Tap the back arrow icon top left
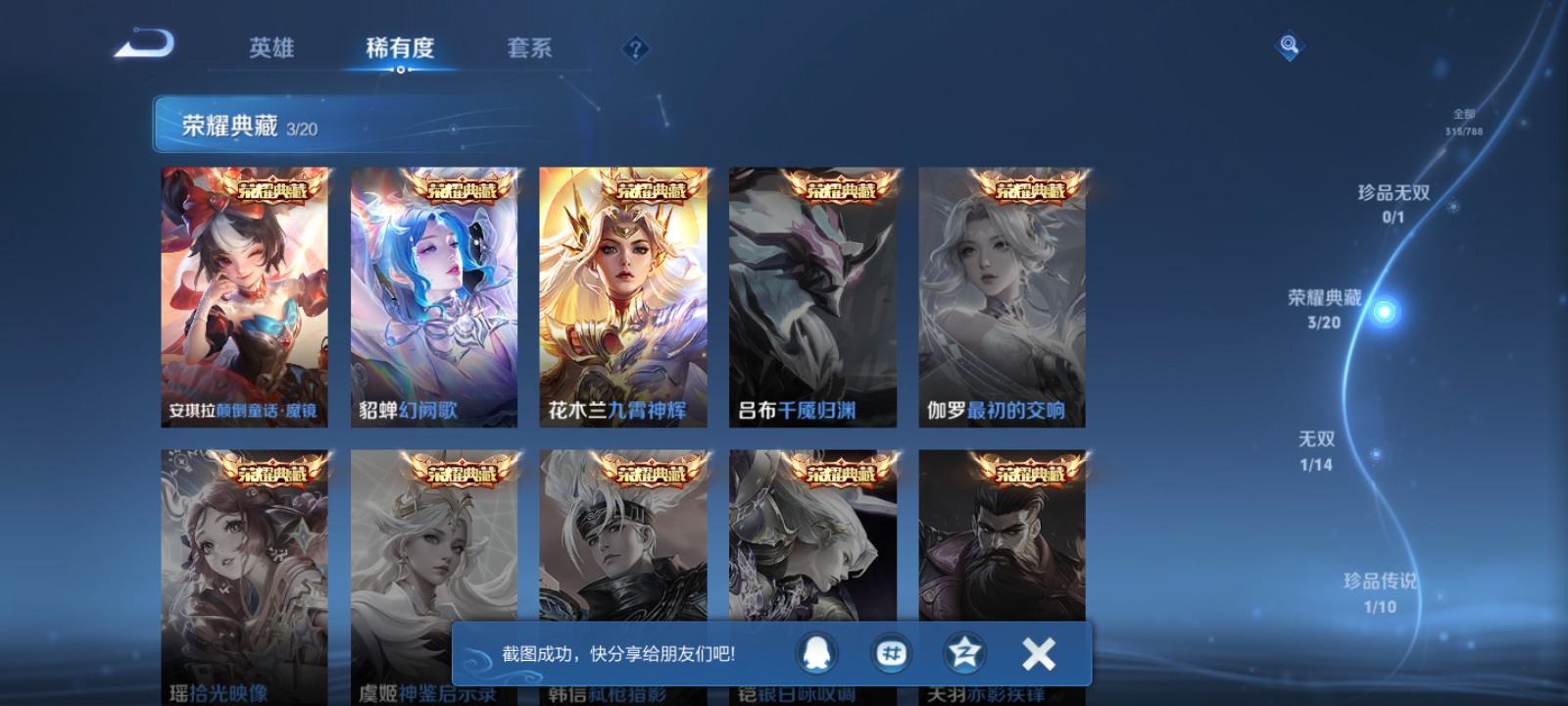This screenshot has height=706, width=1568. (145, 44)
